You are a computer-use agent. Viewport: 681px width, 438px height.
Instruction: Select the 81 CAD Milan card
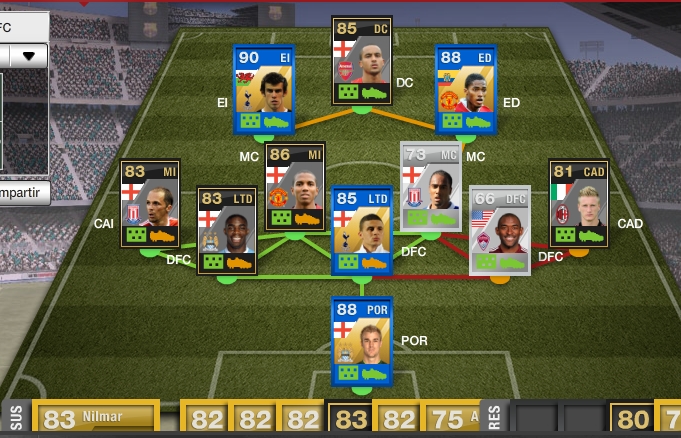pyautogui.click(x=579, y=203)
